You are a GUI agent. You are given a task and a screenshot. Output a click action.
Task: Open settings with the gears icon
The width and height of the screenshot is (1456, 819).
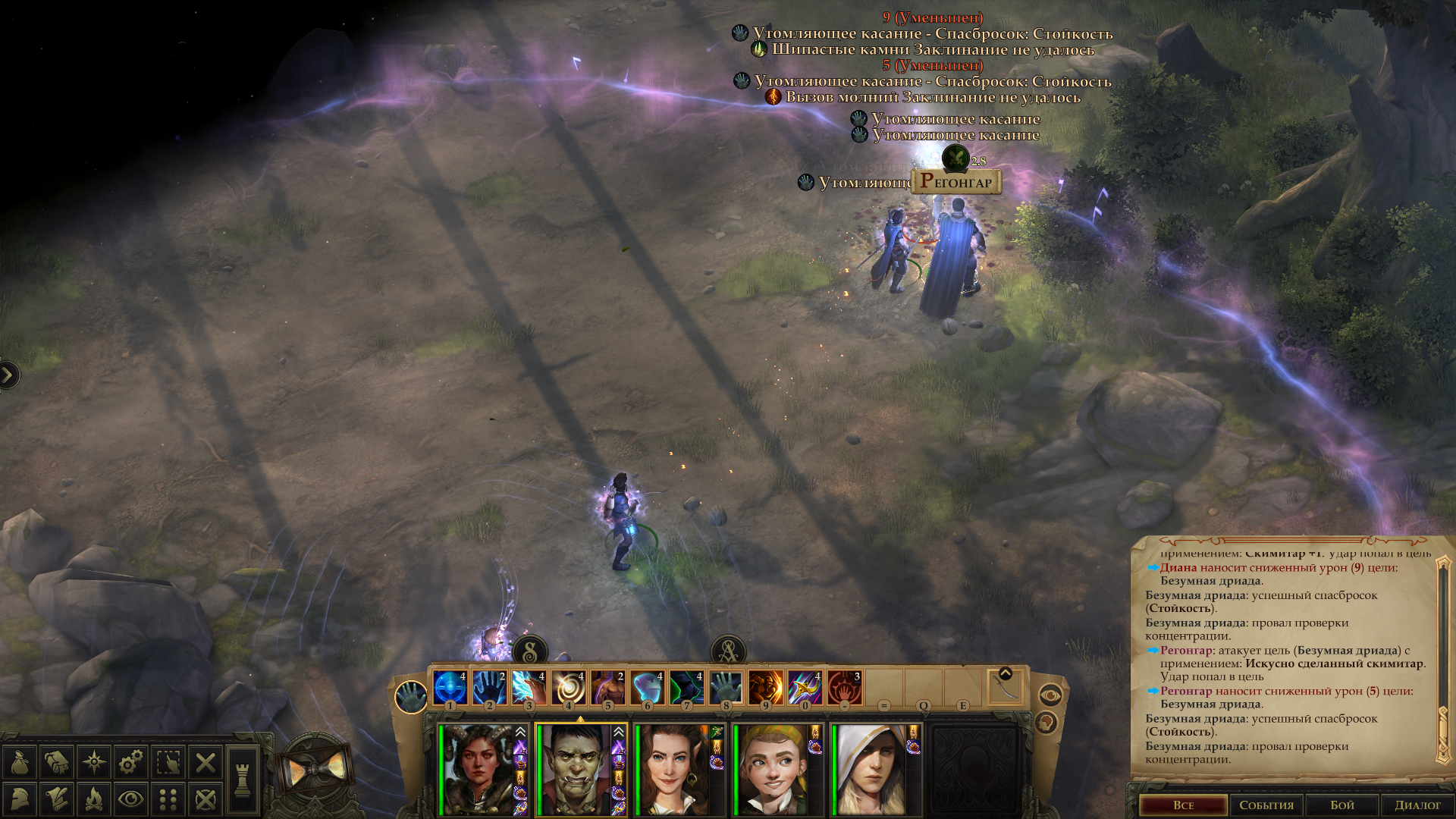(131, 762)
